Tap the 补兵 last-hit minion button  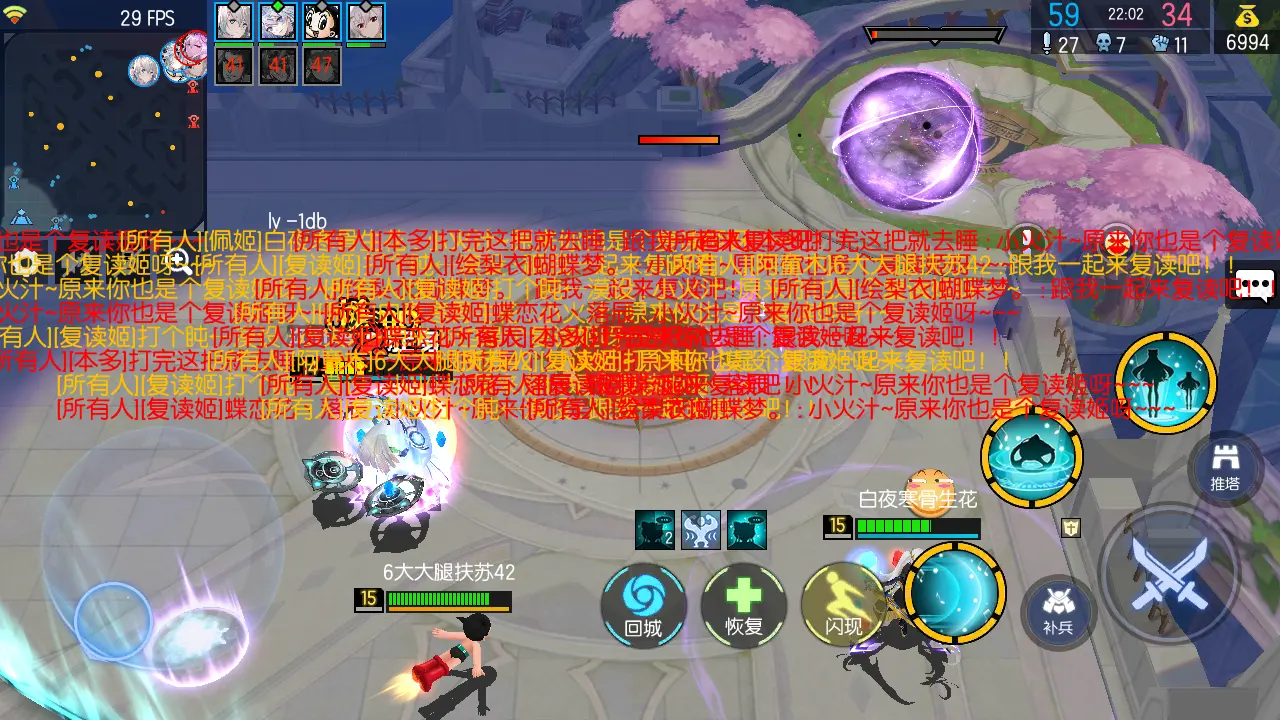pos(1057,609)
